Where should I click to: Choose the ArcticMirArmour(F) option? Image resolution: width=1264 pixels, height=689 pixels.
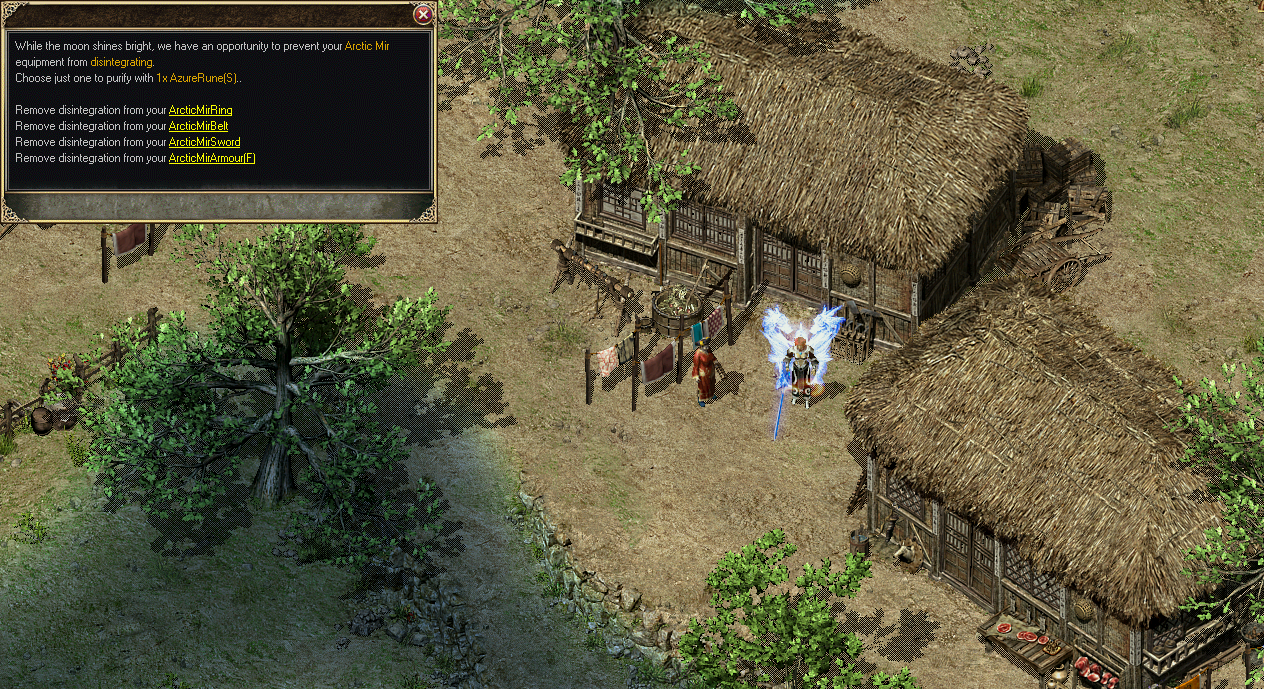[x=212, y=158]
